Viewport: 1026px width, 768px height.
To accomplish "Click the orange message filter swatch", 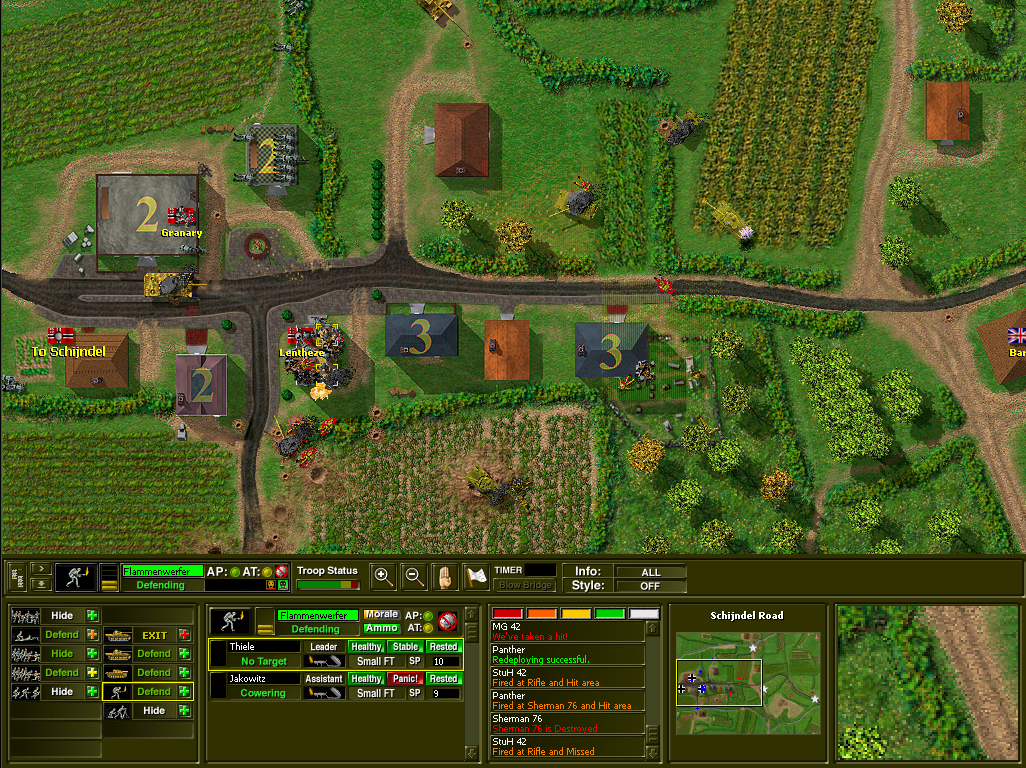I will pos(542,613).
